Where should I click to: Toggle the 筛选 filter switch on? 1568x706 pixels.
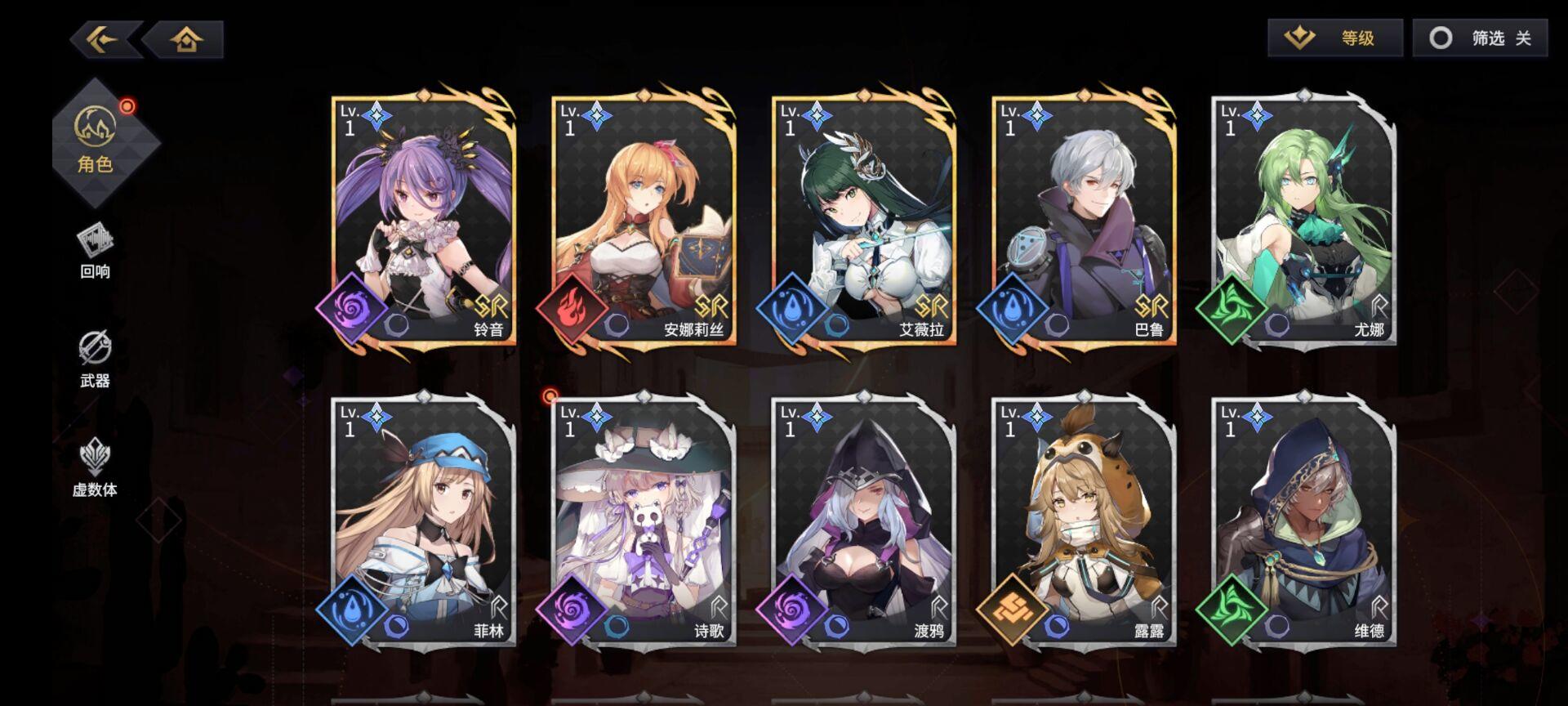[1479, 38]
